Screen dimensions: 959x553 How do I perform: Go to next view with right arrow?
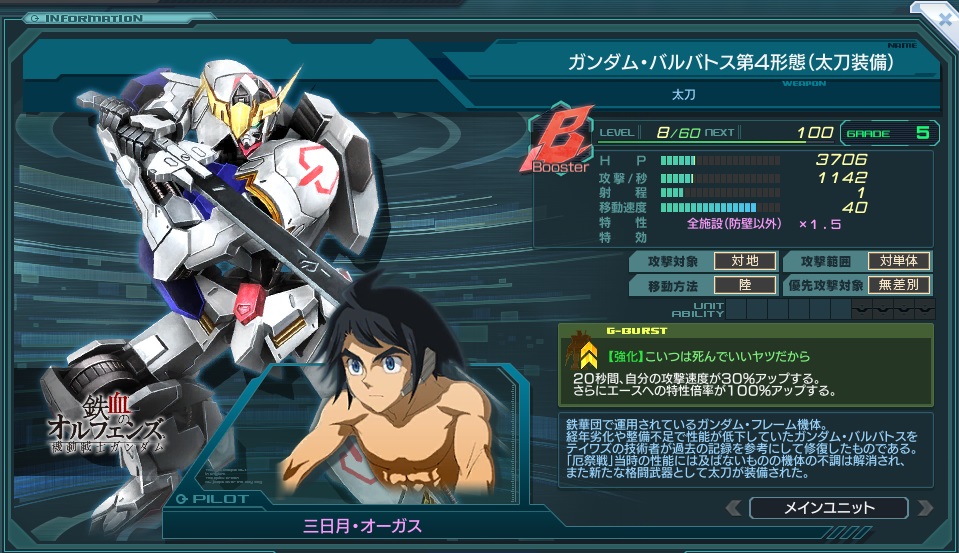pyautogui.click(x=923, y=508)
